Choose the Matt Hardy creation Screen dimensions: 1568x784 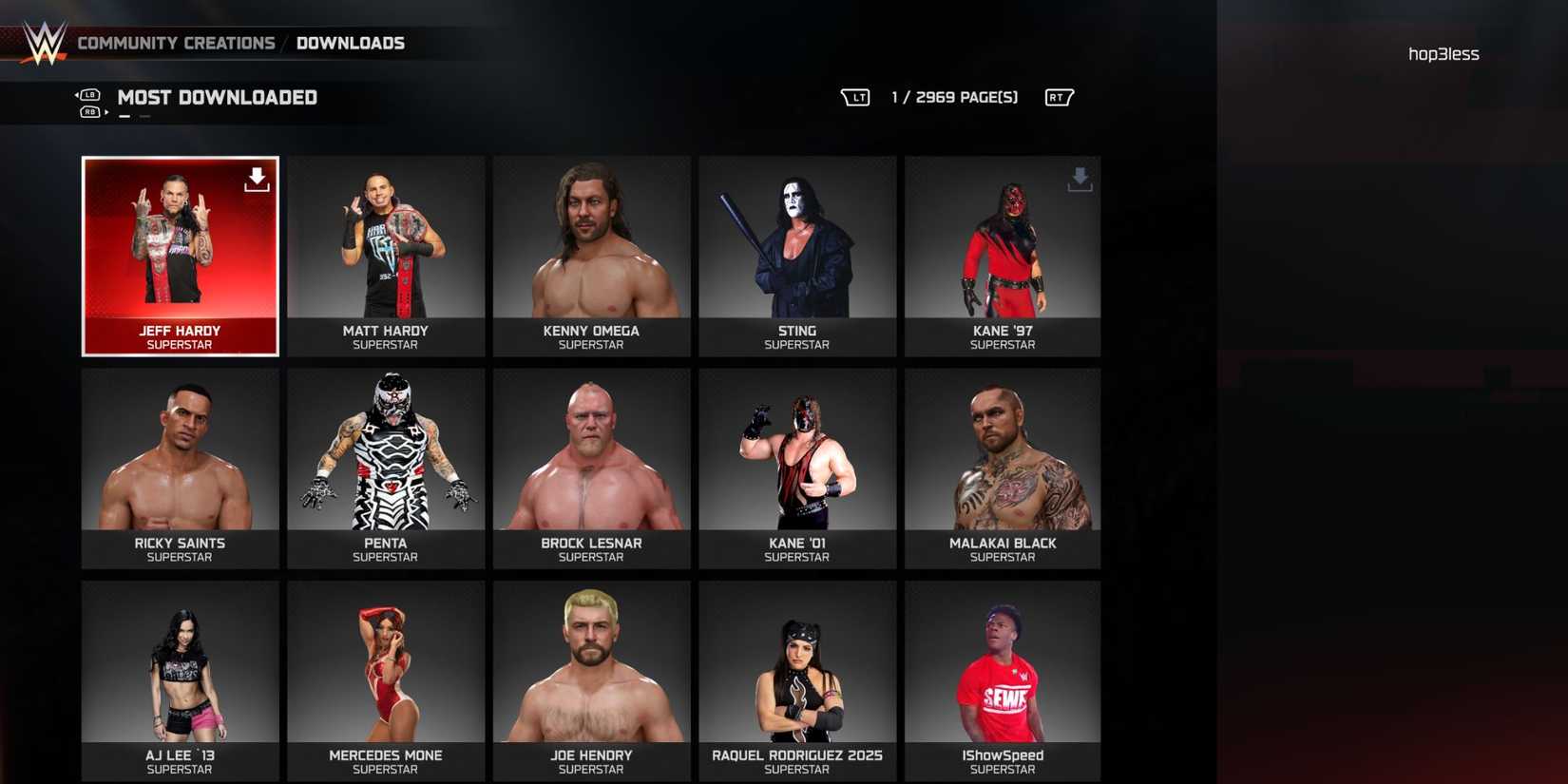[x=385, y=257]
